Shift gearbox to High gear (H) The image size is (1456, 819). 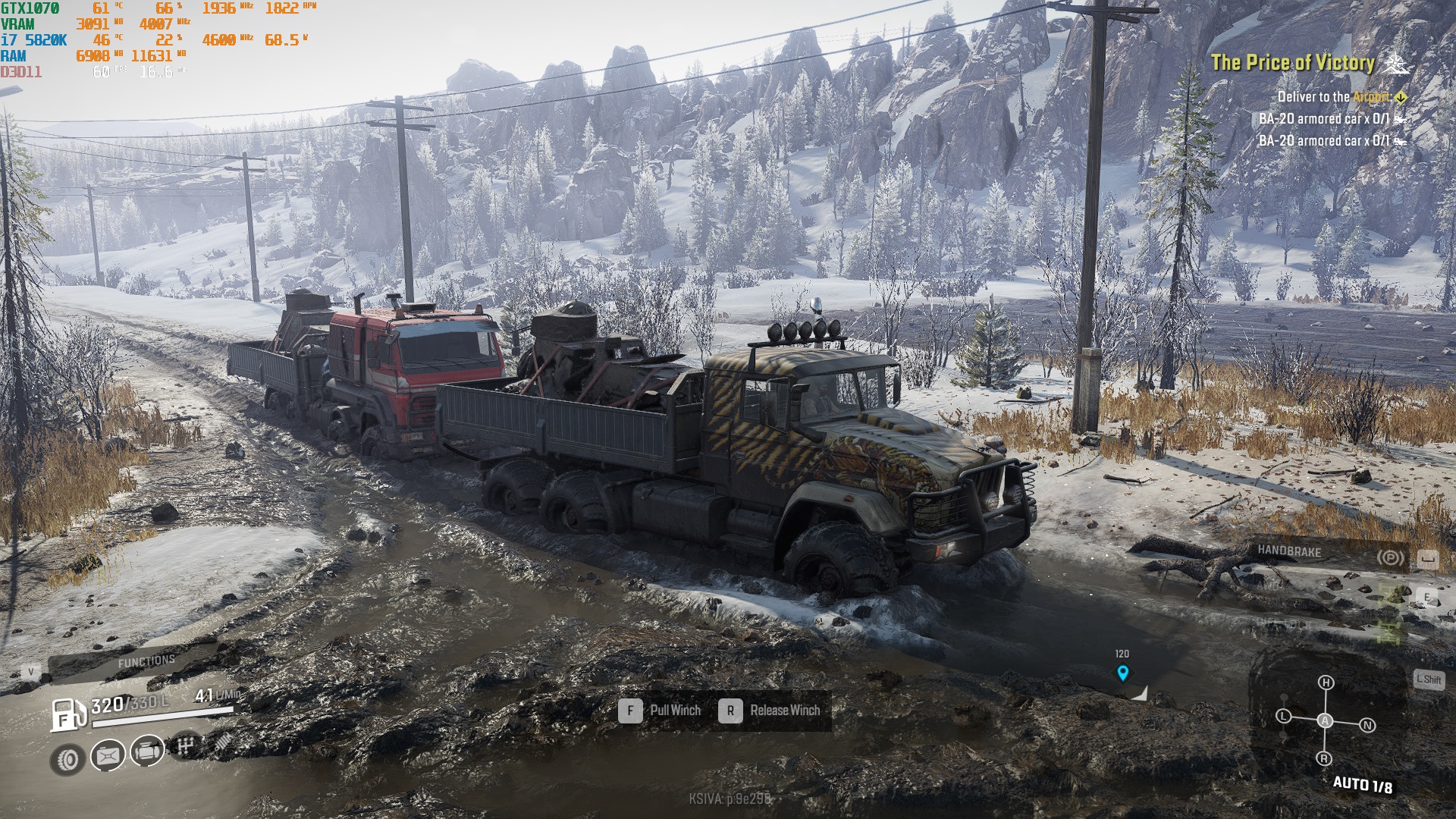coord(1326,682)
